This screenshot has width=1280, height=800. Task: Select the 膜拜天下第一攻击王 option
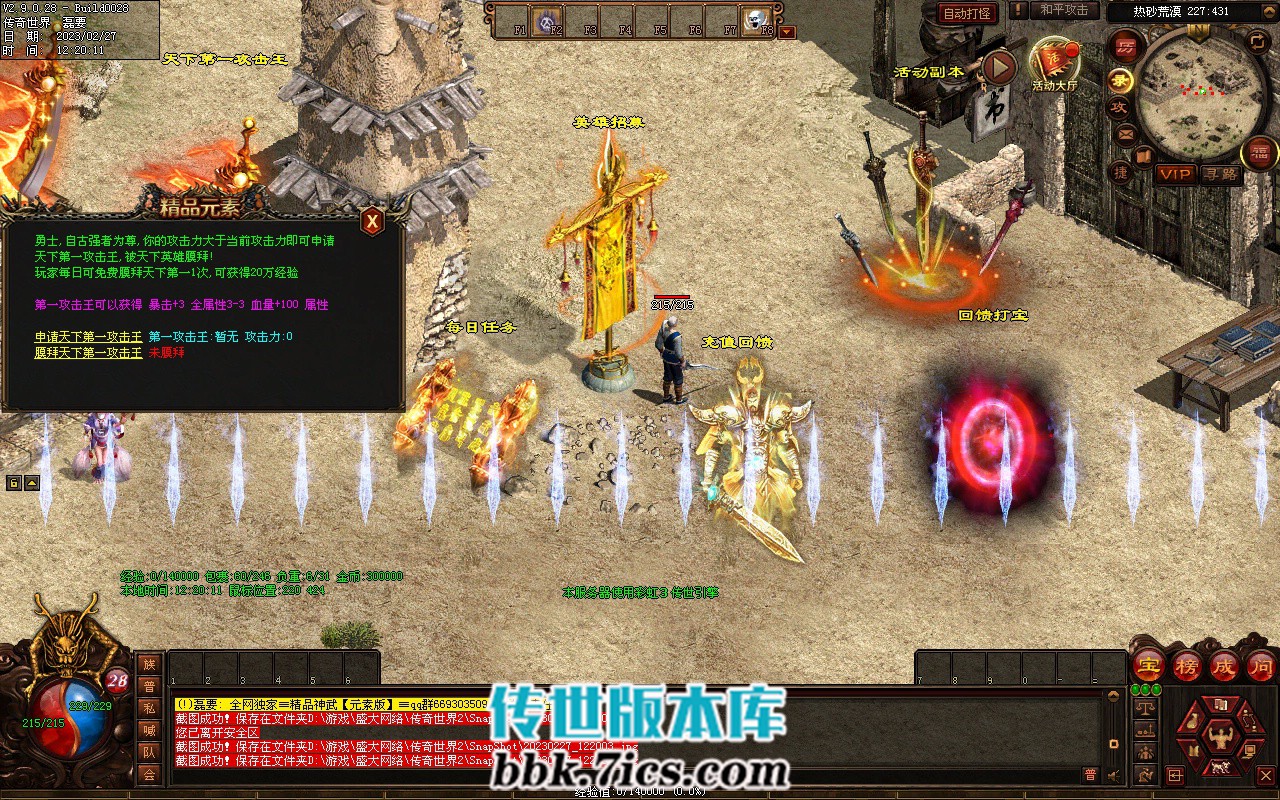coord(89,353)
